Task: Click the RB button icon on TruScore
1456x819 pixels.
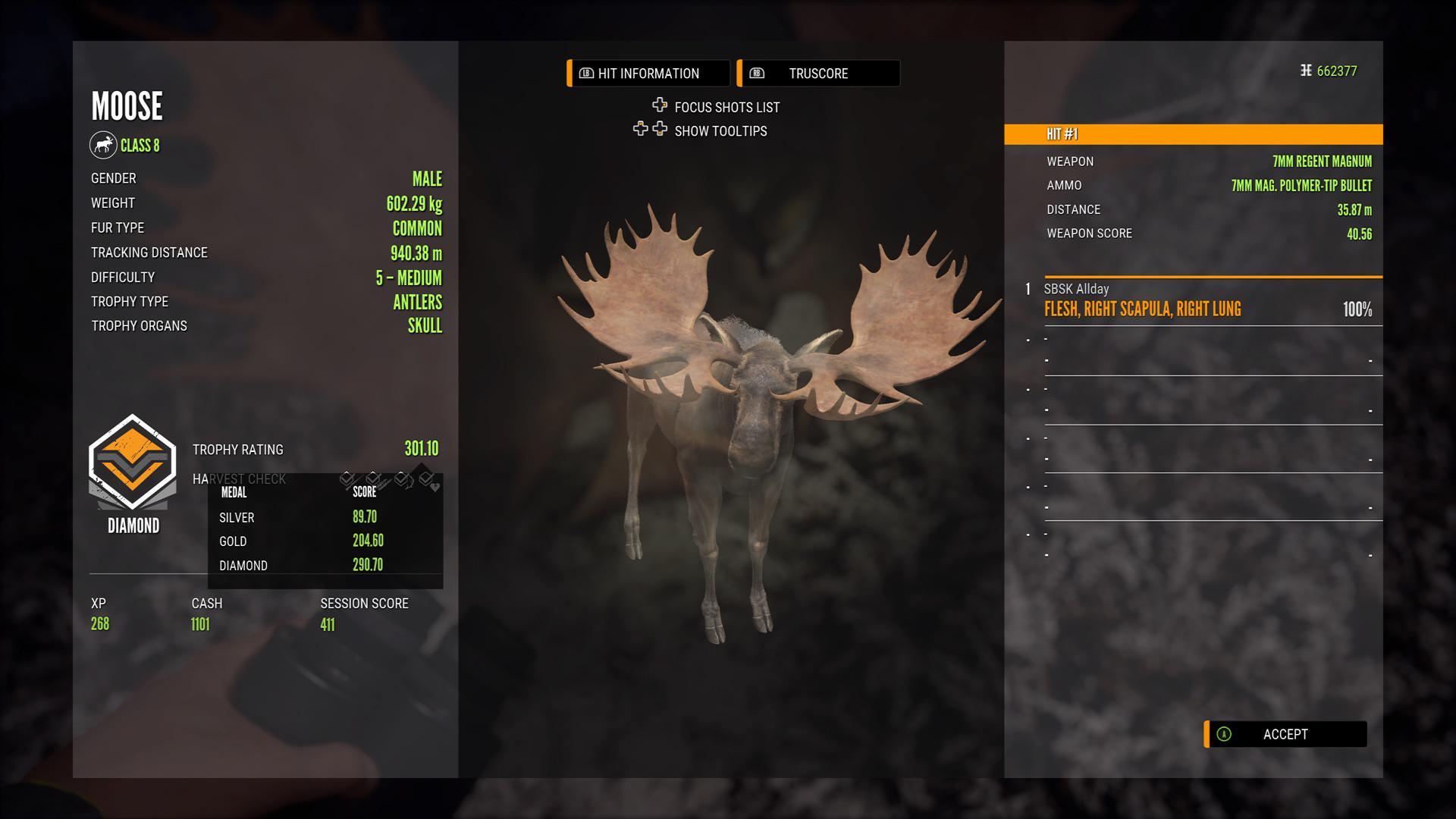Action: click(x=756, y=73)
